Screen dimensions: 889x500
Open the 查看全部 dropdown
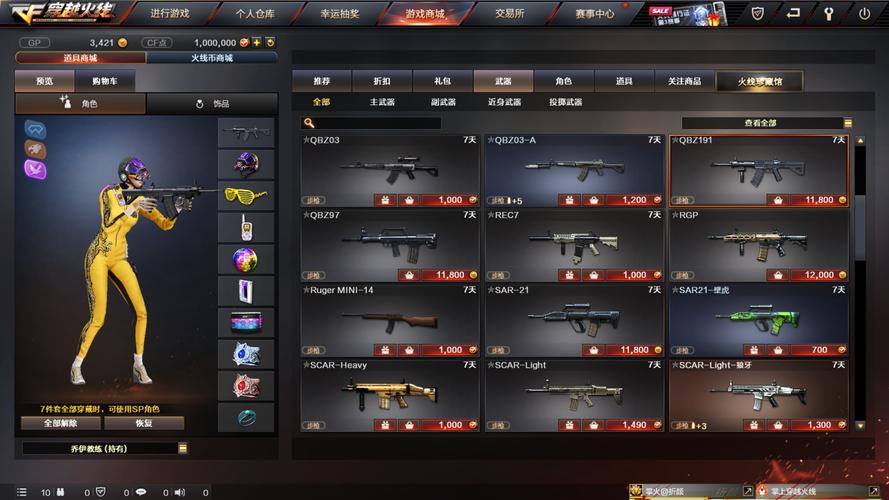(767, 123)
